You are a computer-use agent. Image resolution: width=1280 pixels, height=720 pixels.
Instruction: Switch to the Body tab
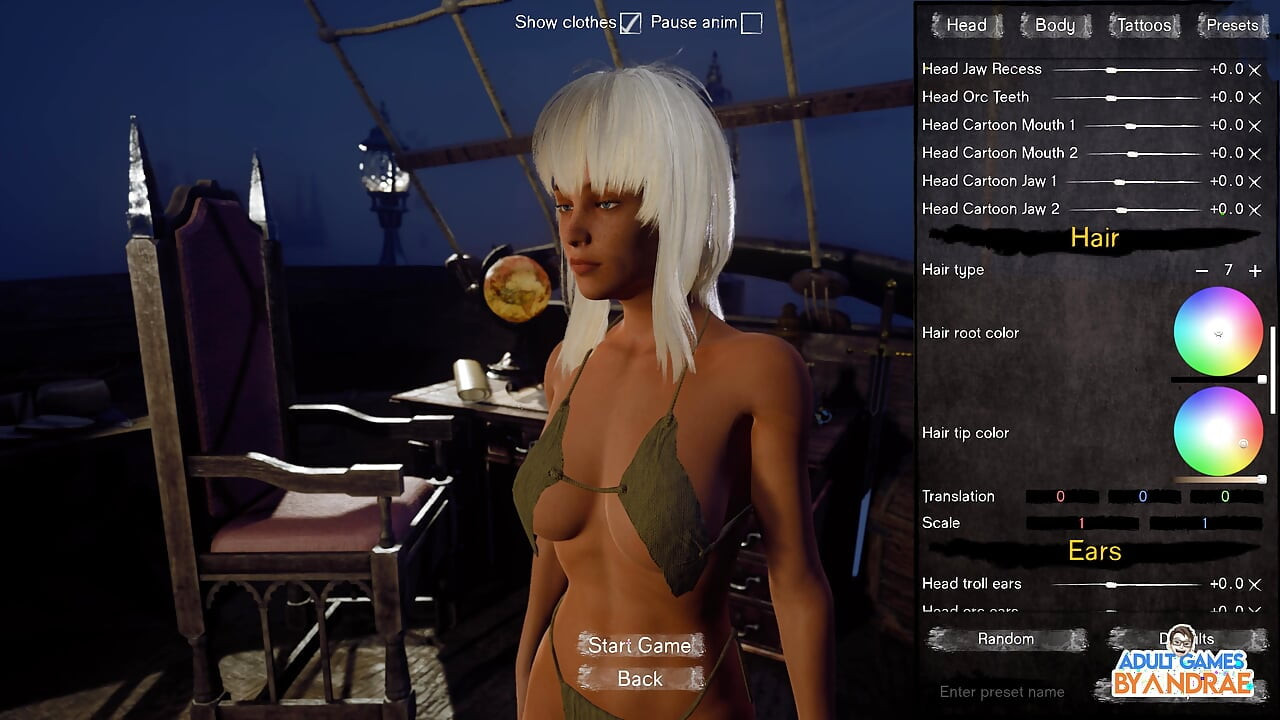click(1055, 25)
